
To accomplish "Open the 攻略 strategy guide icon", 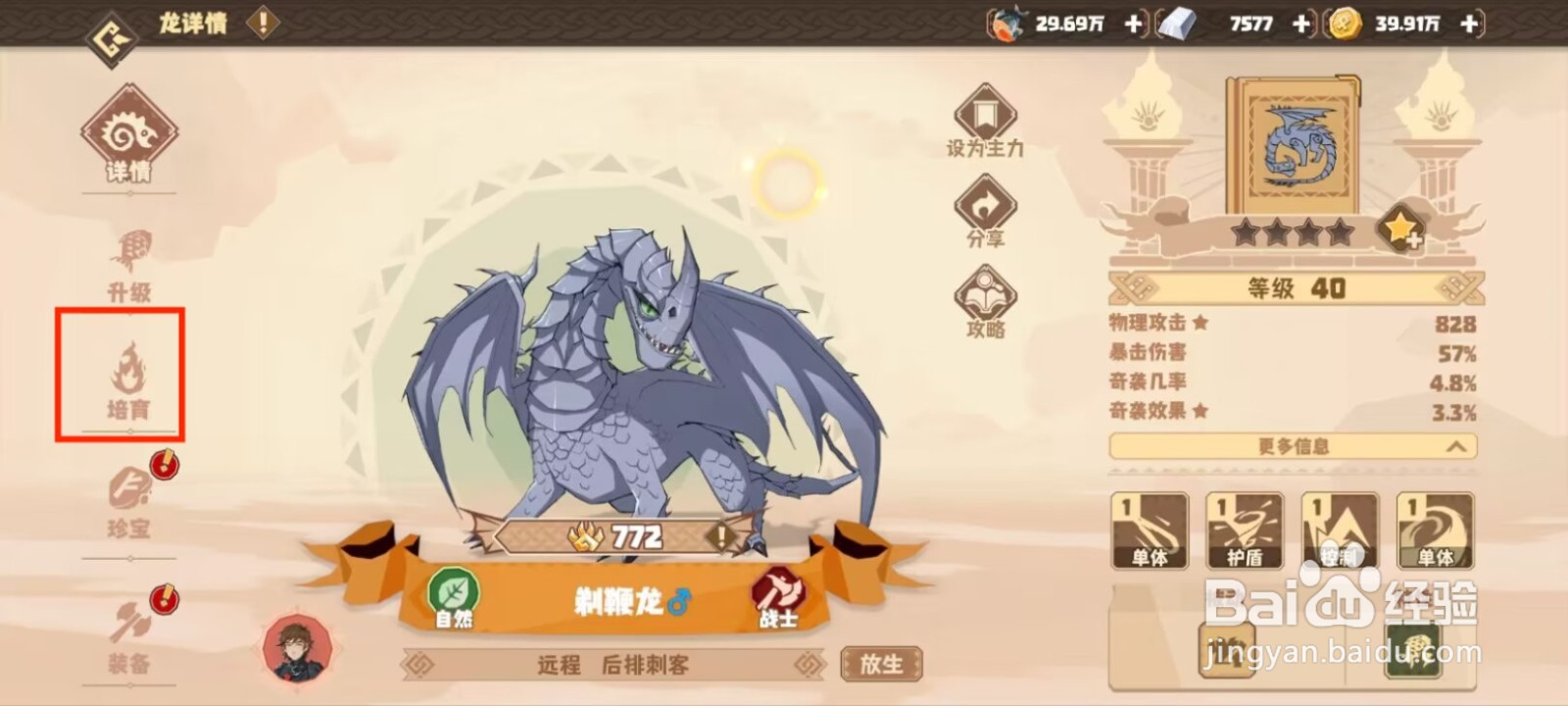I will 987,291.
